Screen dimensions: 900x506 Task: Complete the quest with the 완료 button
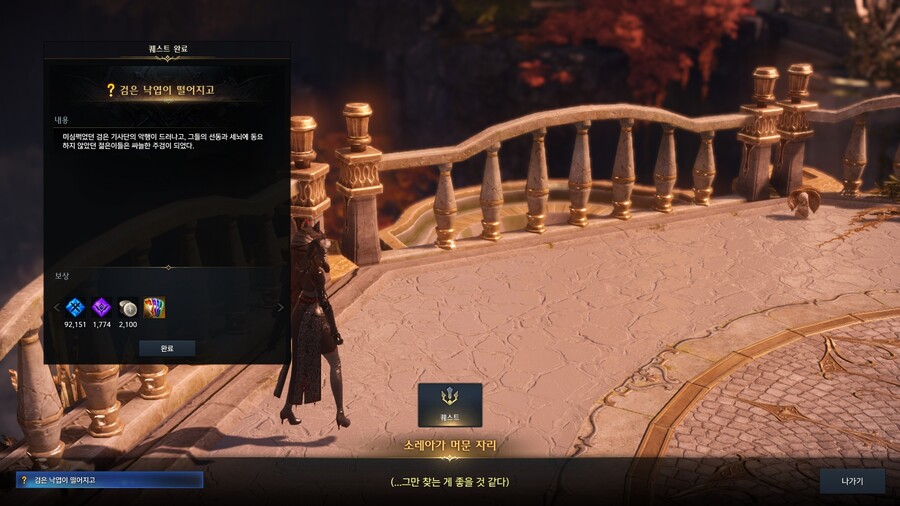click(x=167, y=348)
